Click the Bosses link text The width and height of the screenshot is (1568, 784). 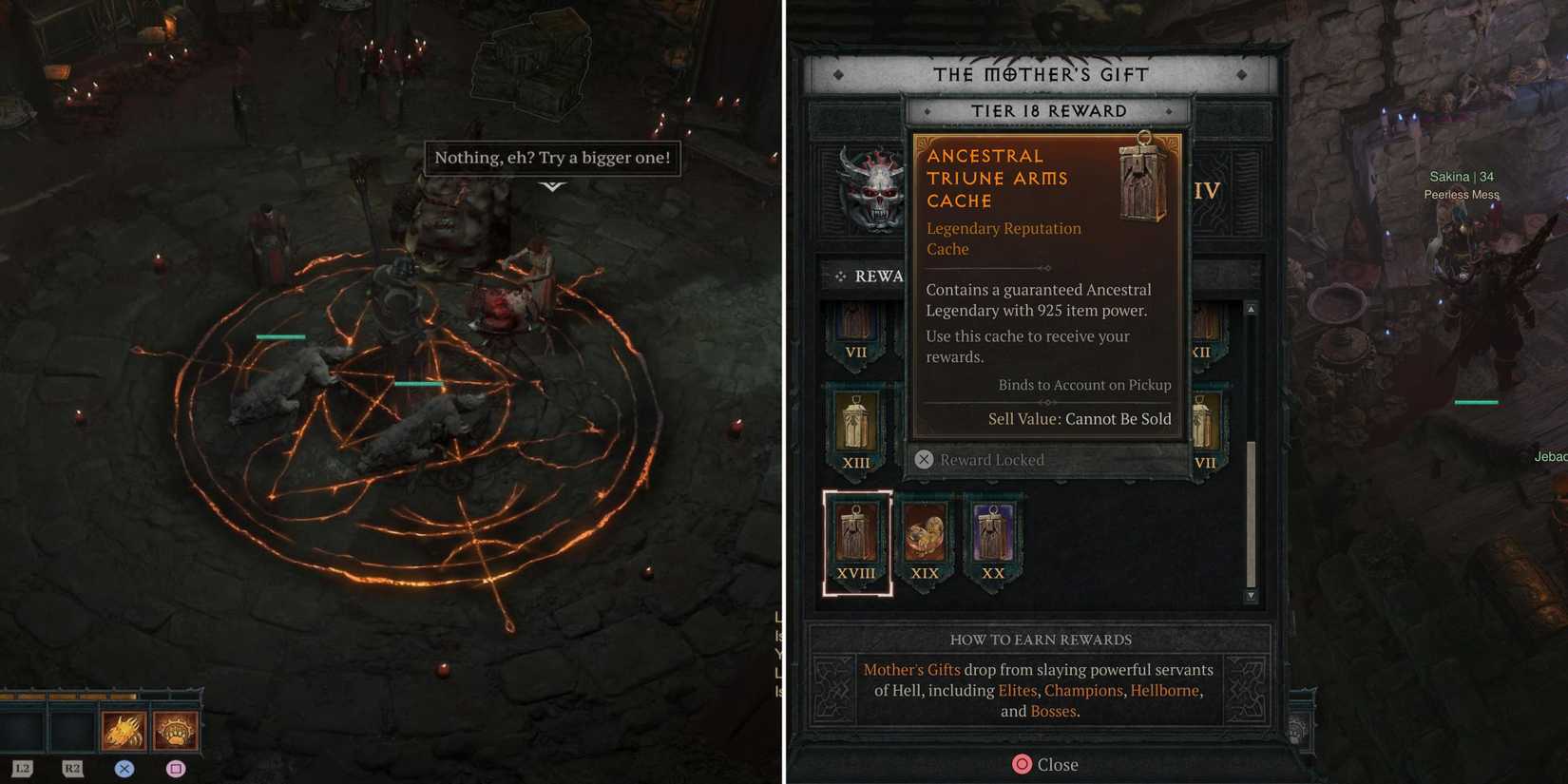(1052, 710)
